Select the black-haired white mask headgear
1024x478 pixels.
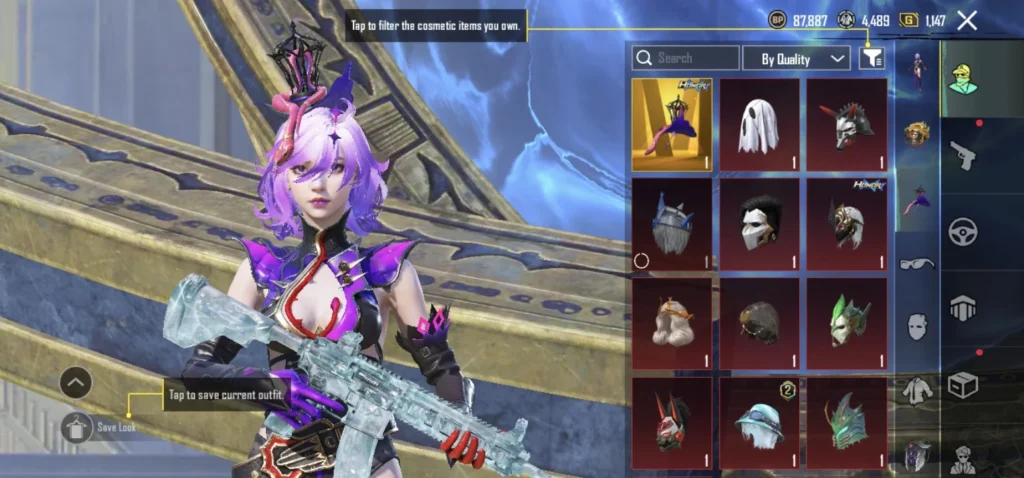(x=759, y=223)
